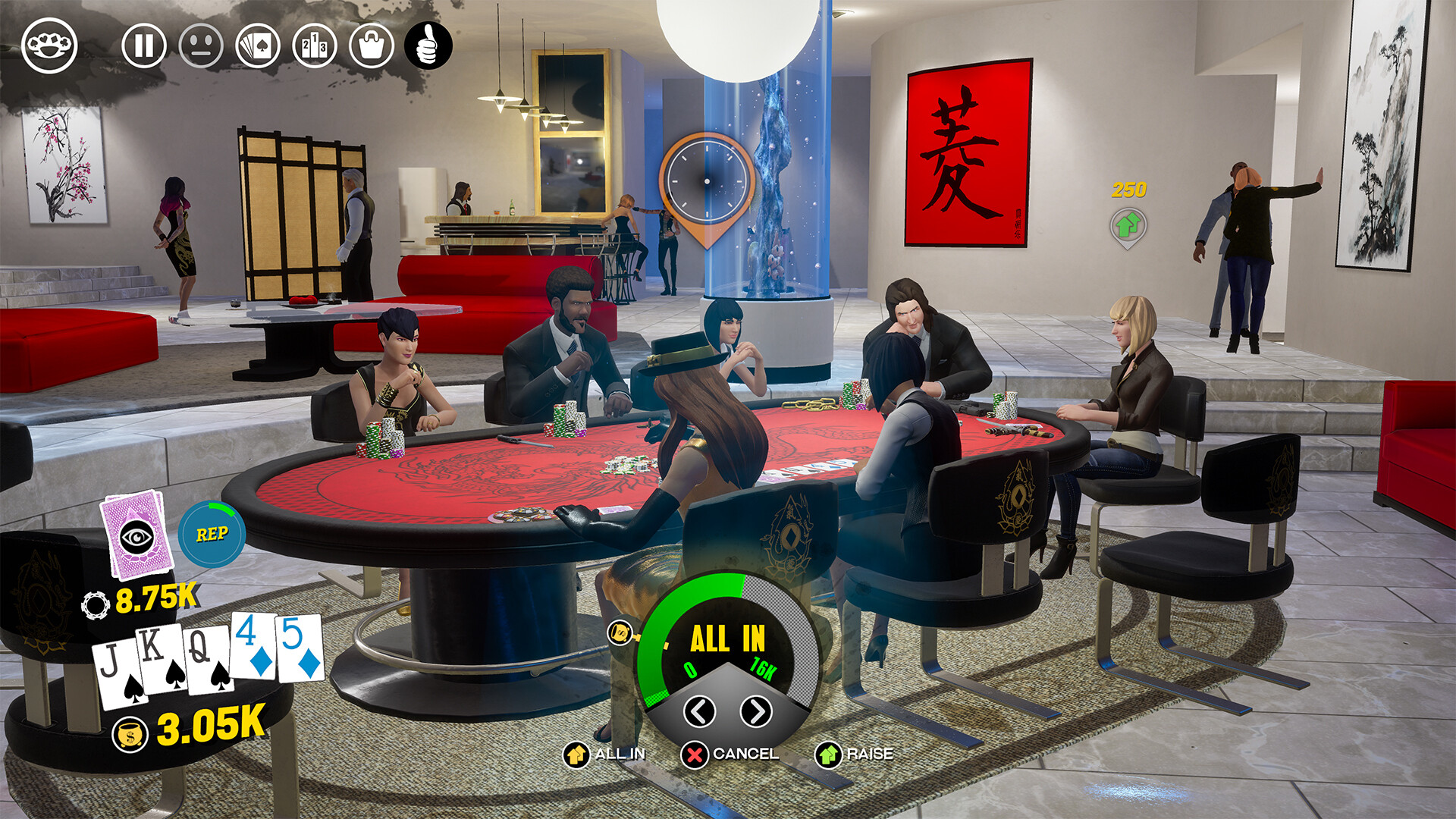Click the clock location marker above the table
Image resolution: width=1456 pixels, height=819 pixels.
click(x=706, y=180)
